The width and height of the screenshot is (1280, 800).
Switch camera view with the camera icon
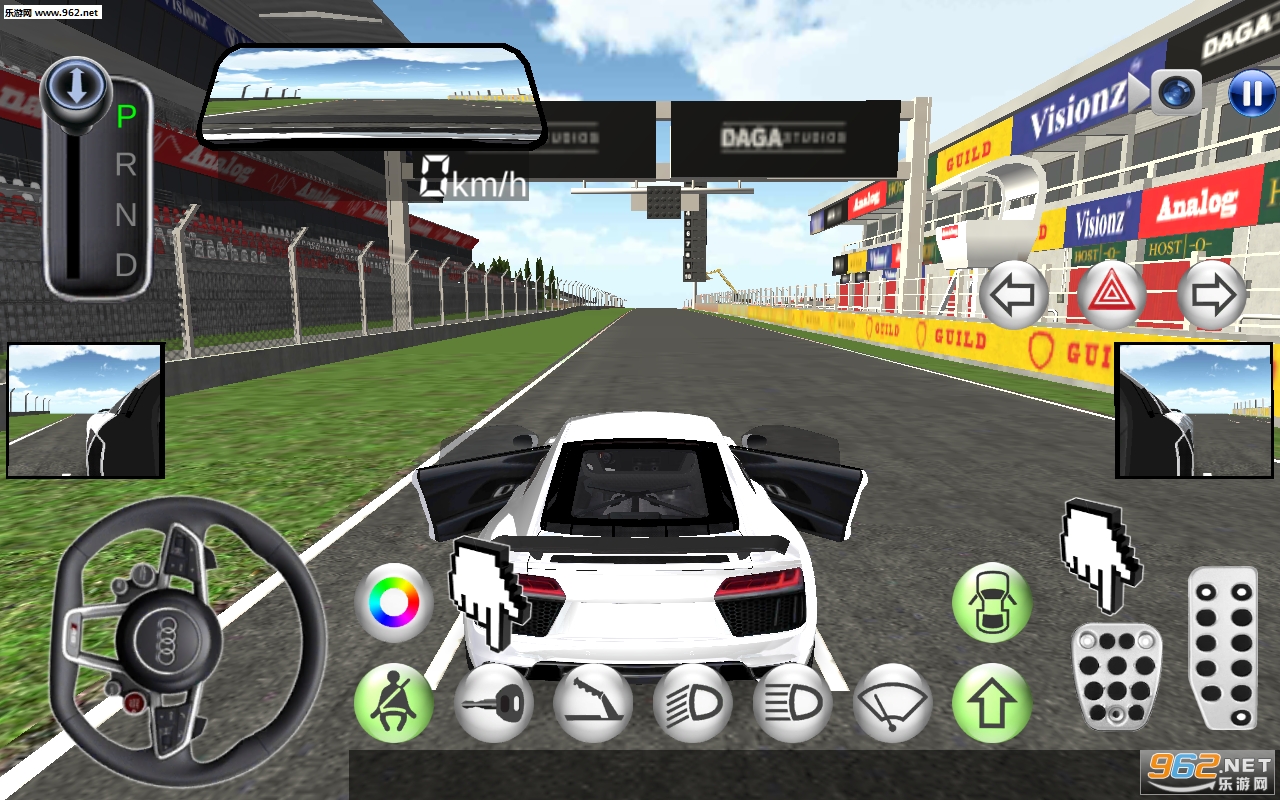point(1175,93)
